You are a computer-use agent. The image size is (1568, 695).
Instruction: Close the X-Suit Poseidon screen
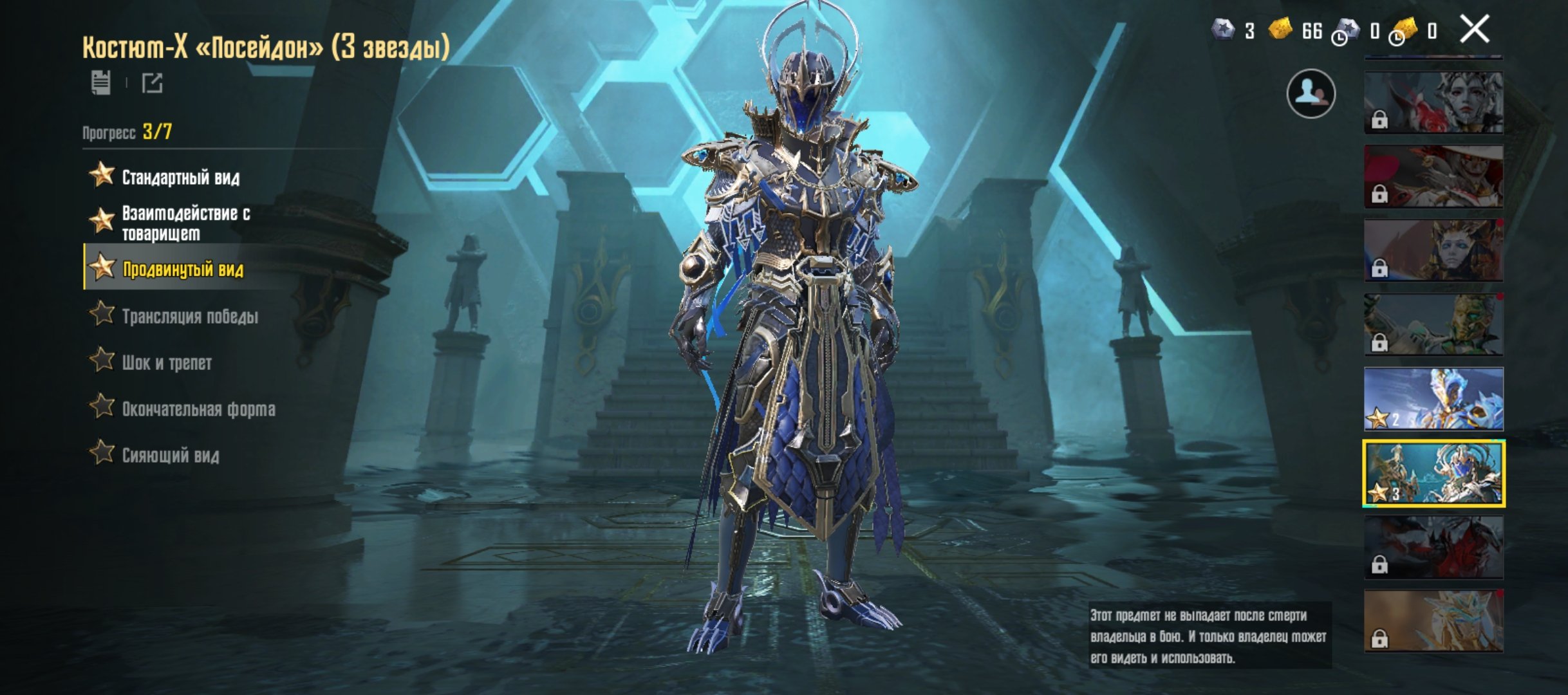(x=1473, y=30)
